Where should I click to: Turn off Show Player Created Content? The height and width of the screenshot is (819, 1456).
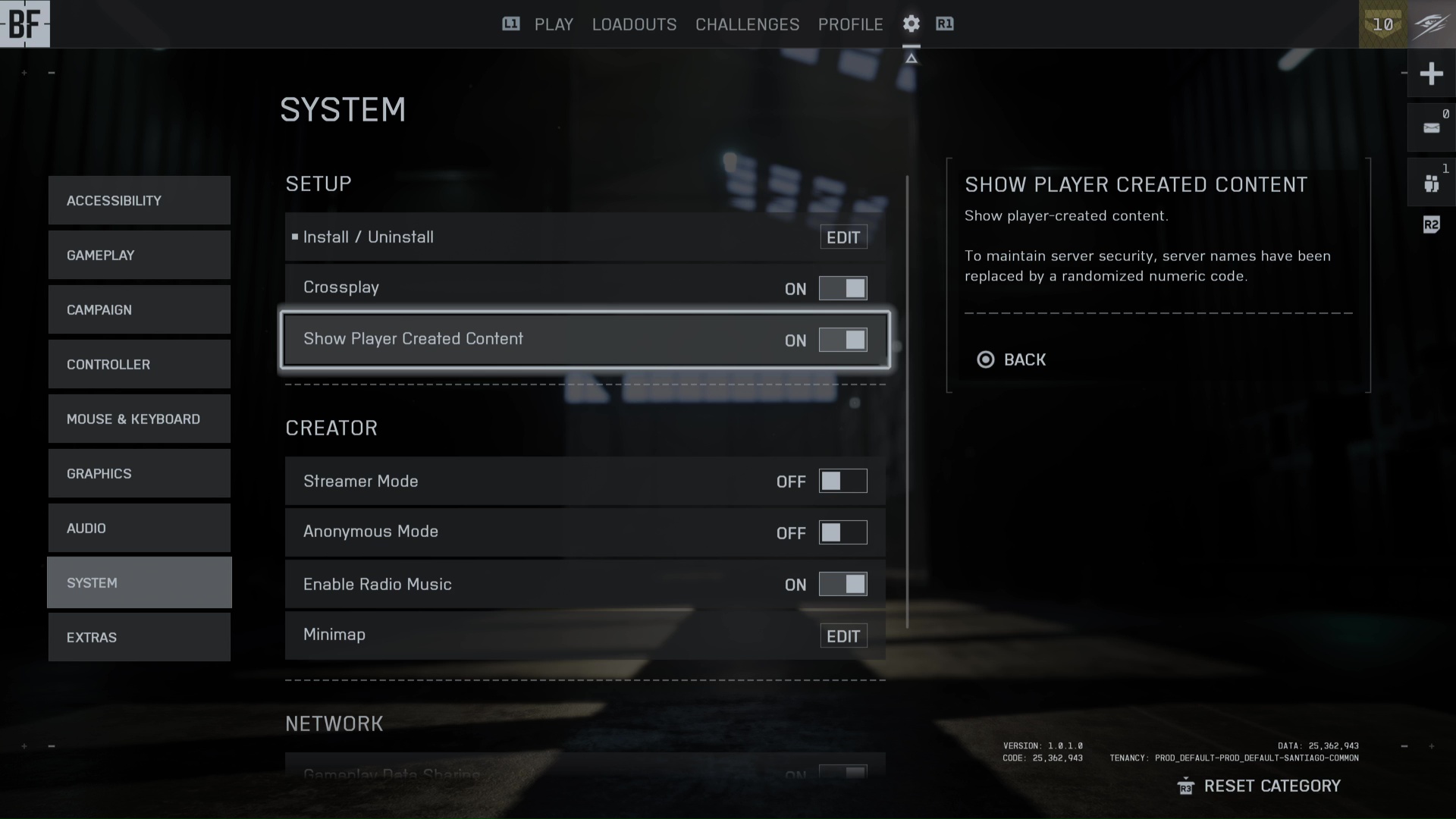843,340
